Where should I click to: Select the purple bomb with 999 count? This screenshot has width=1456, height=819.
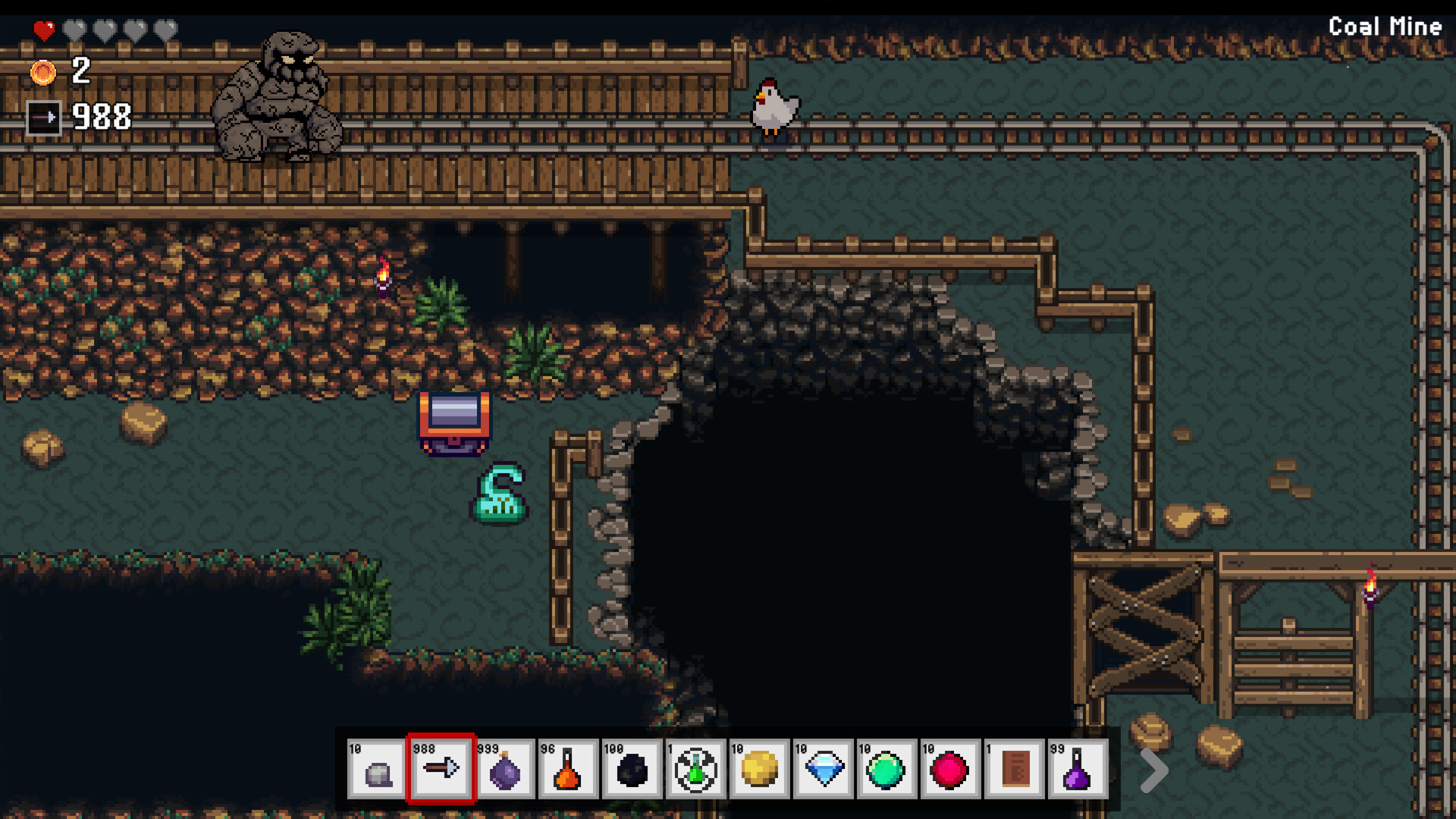point(507,770)
